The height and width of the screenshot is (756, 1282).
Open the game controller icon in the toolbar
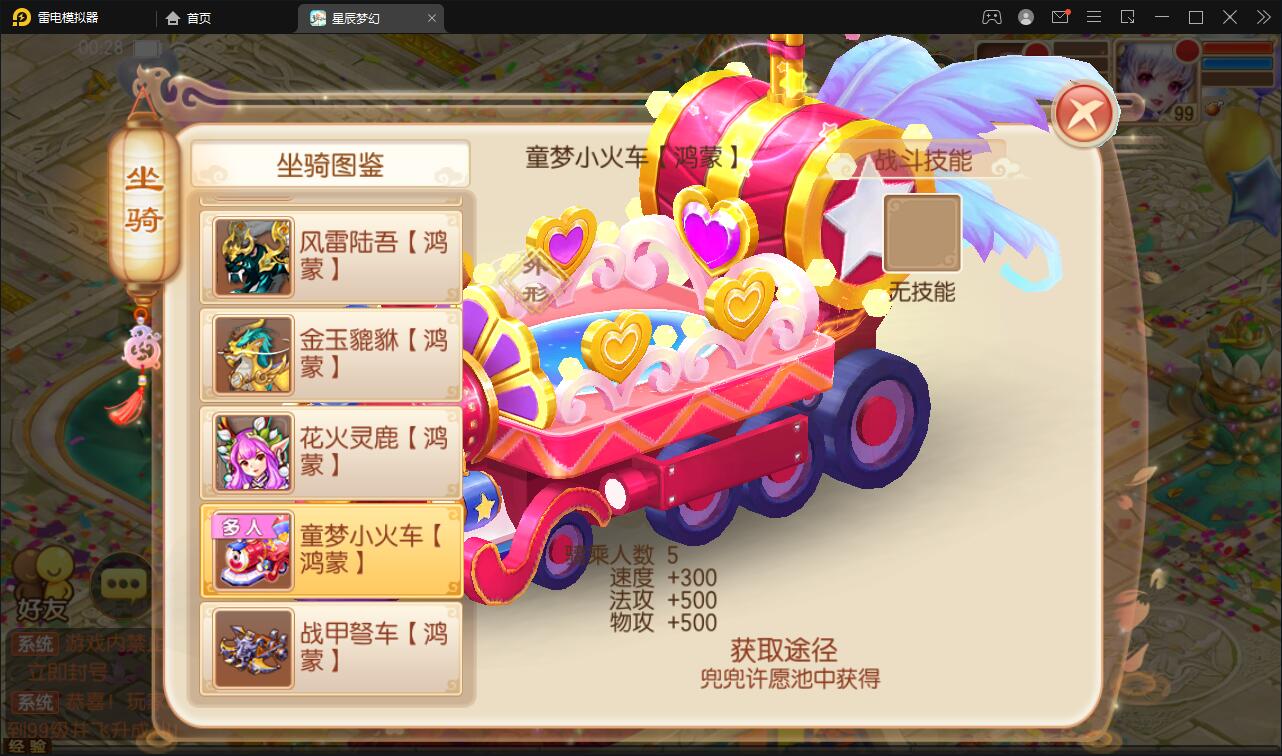point(992,17)
